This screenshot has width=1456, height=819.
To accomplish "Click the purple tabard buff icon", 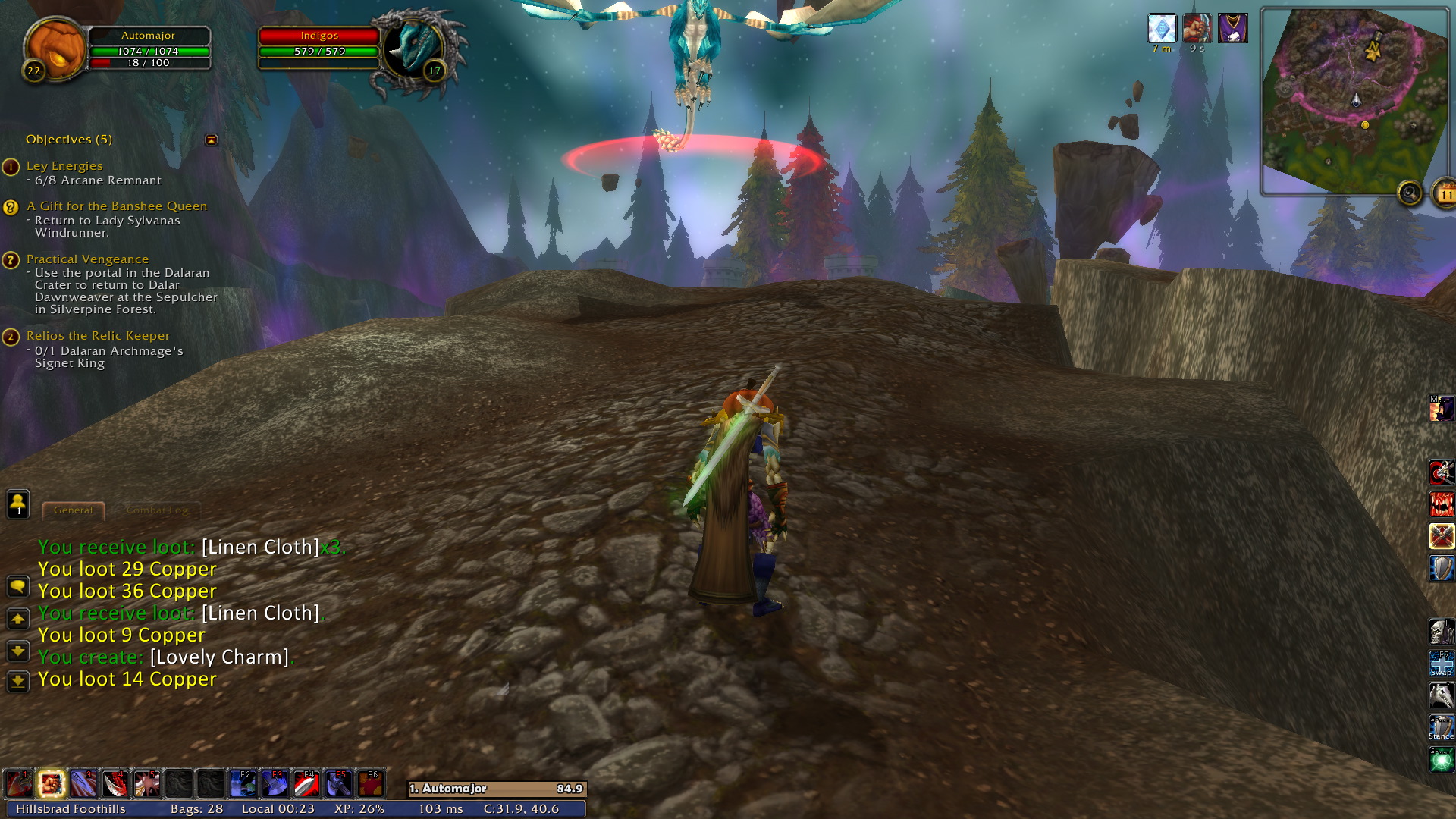I will (1232, 29).
